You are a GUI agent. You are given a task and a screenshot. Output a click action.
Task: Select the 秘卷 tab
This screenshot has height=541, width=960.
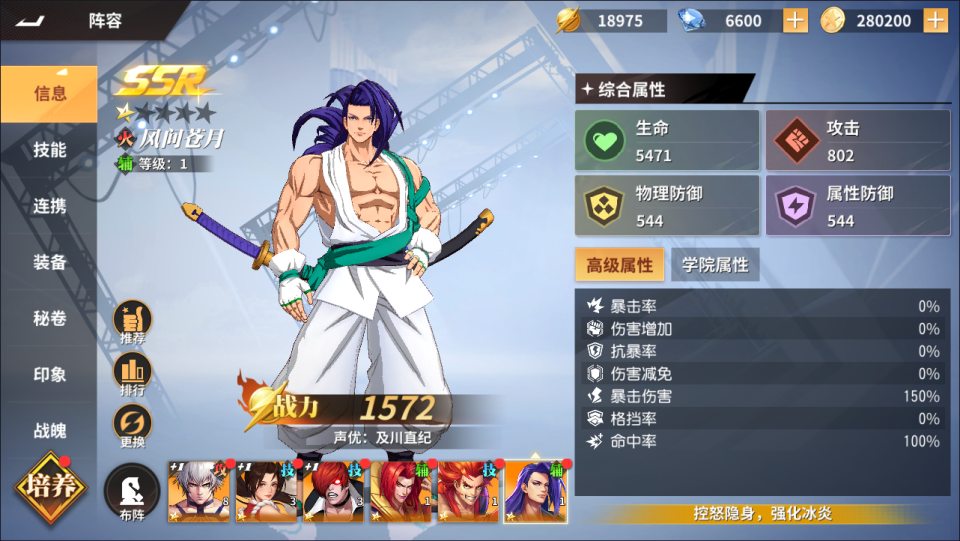point(49,319)
